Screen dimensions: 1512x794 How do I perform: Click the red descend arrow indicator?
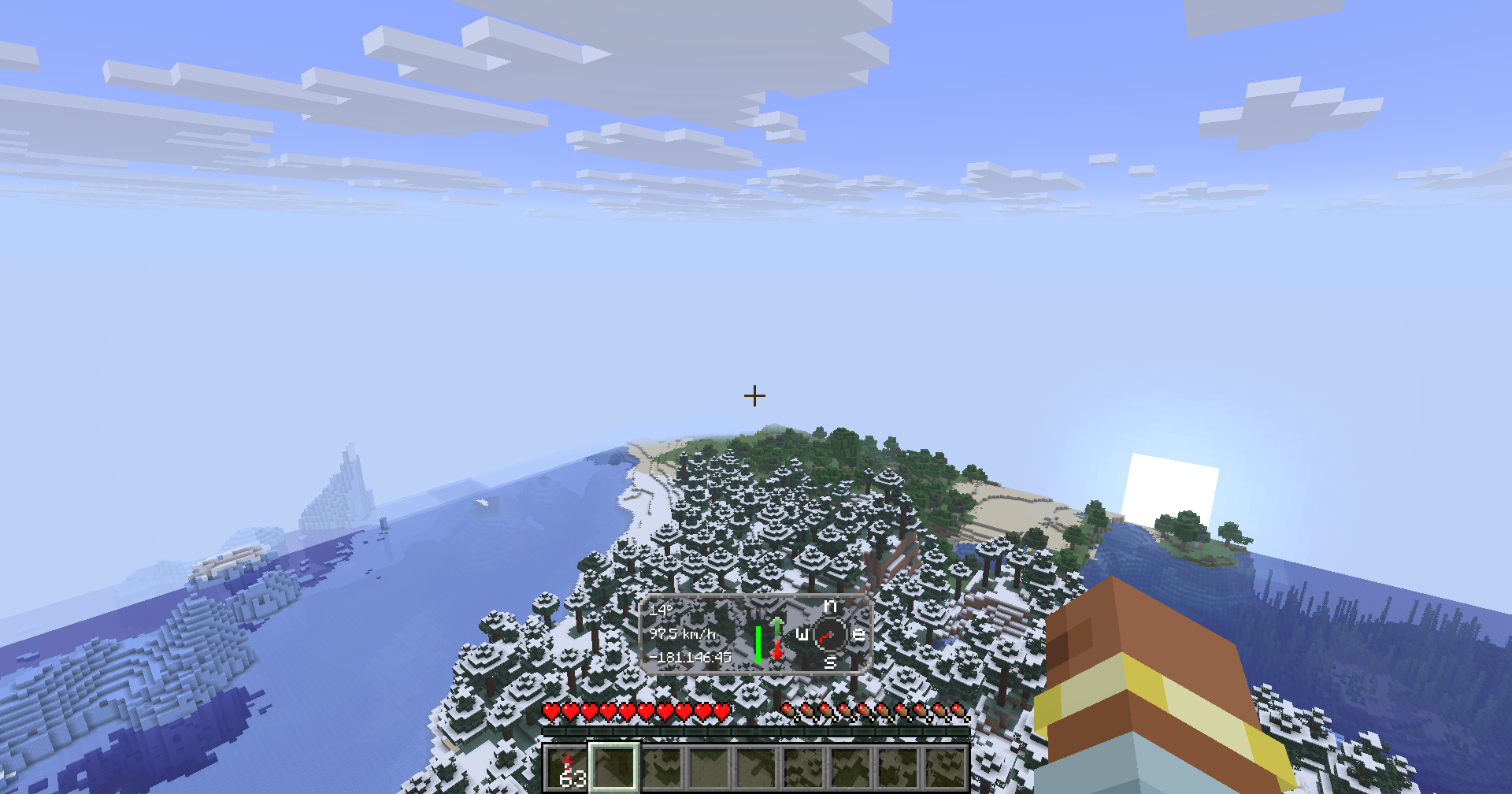pyautogui.click(x=777, y=650)
